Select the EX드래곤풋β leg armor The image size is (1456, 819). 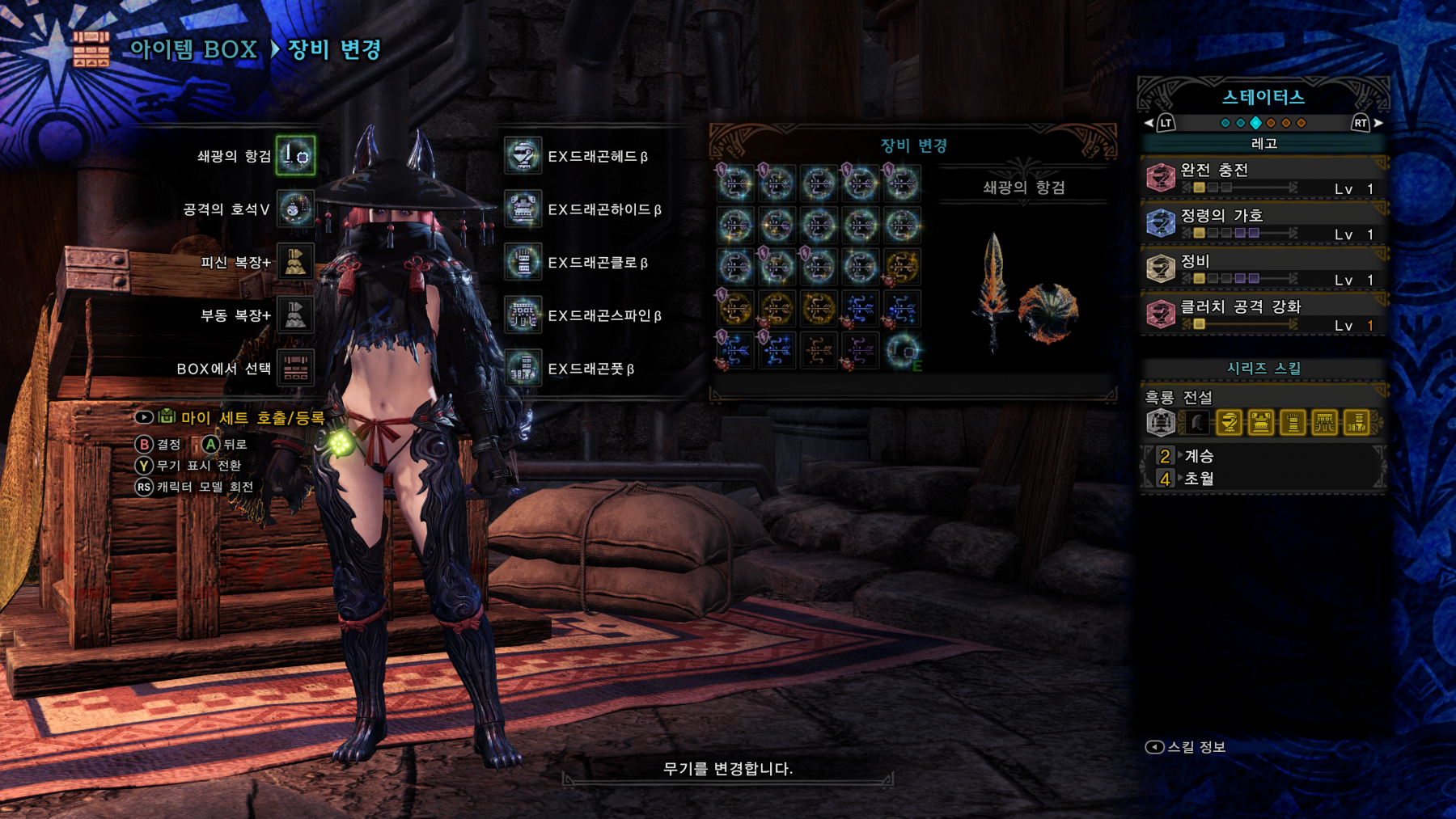point(523,369)
